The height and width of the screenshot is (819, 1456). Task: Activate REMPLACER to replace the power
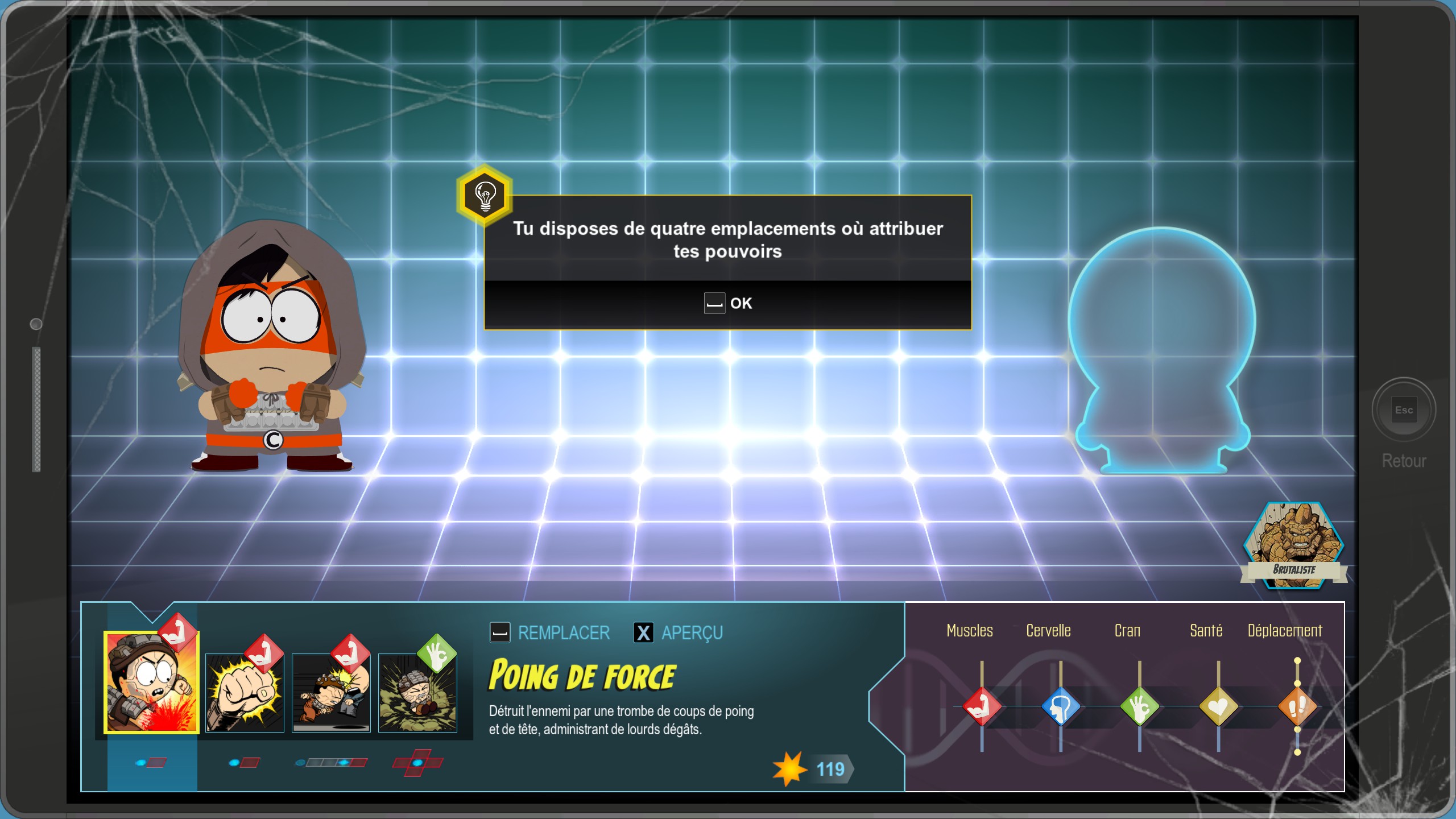pos(550,632)
